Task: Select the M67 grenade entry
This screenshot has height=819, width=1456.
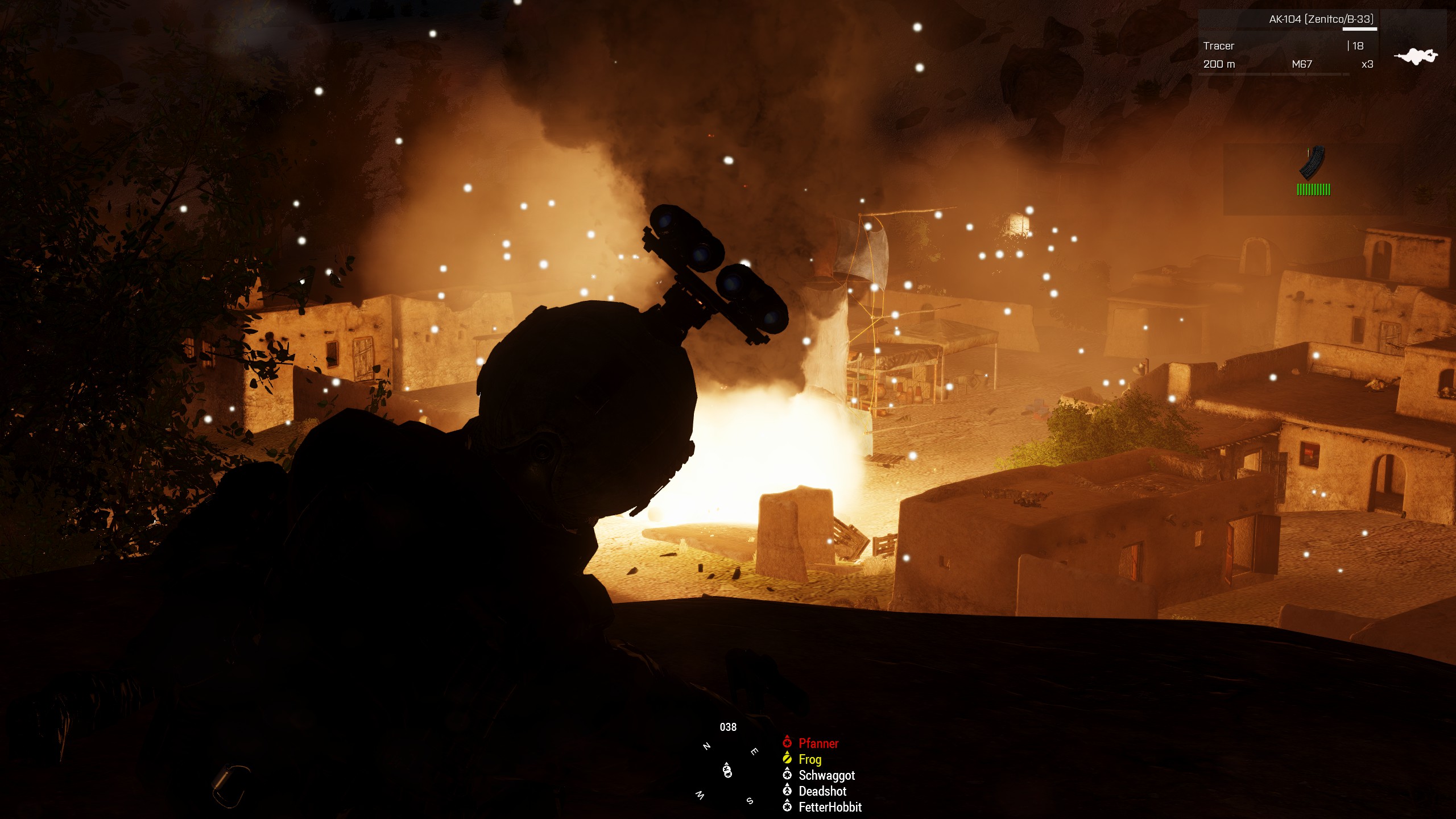Action: 1302,64
